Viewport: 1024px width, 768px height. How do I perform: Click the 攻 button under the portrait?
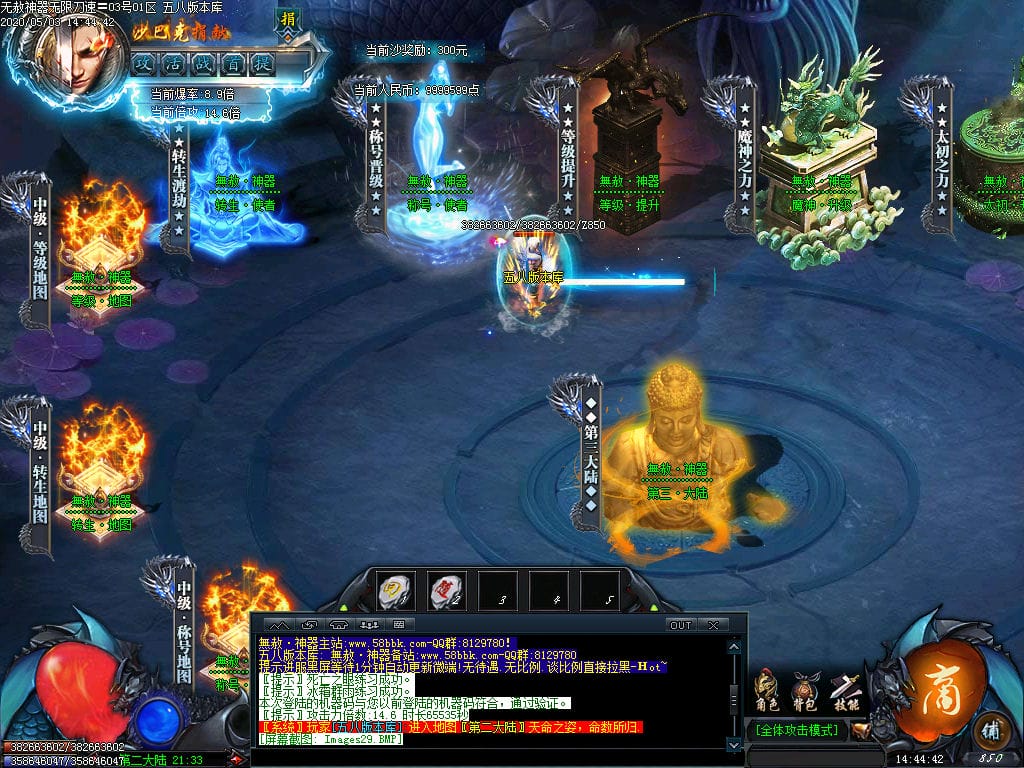pos(142,63)
